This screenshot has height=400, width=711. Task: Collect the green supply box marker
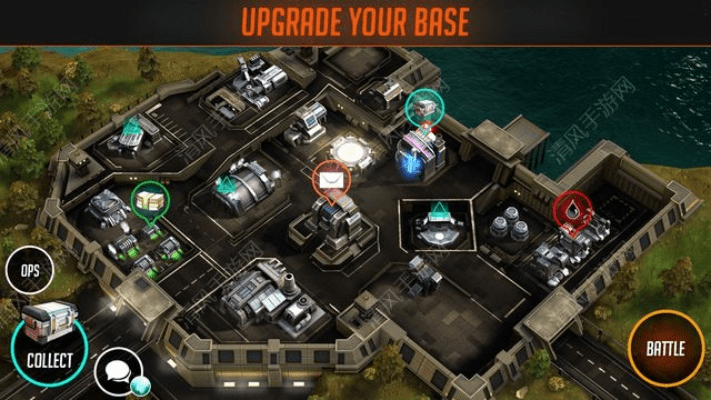click(x=149, y=198)
